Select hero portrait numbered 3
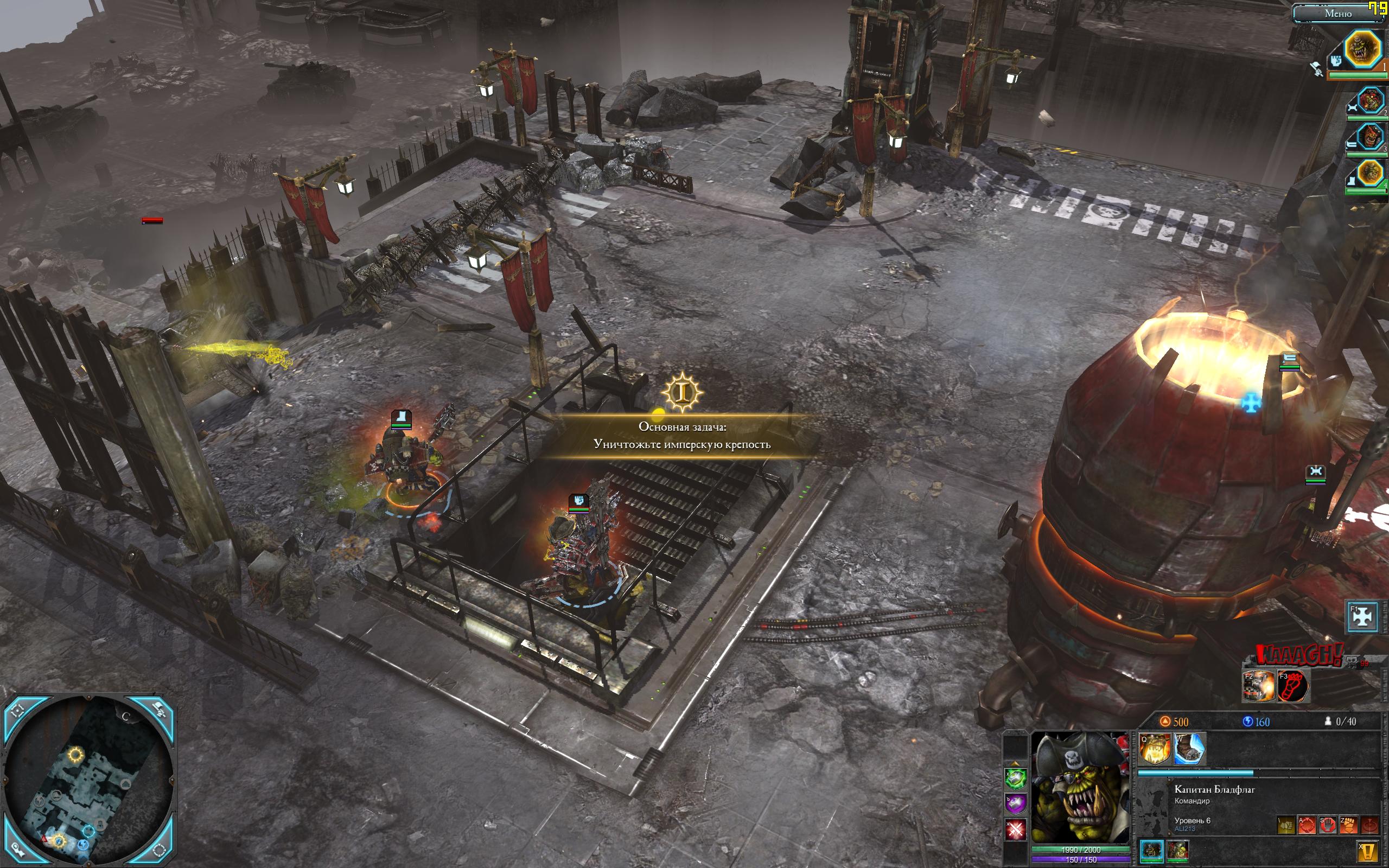This screenshot has height=868, width=1389. (1370, 138)
